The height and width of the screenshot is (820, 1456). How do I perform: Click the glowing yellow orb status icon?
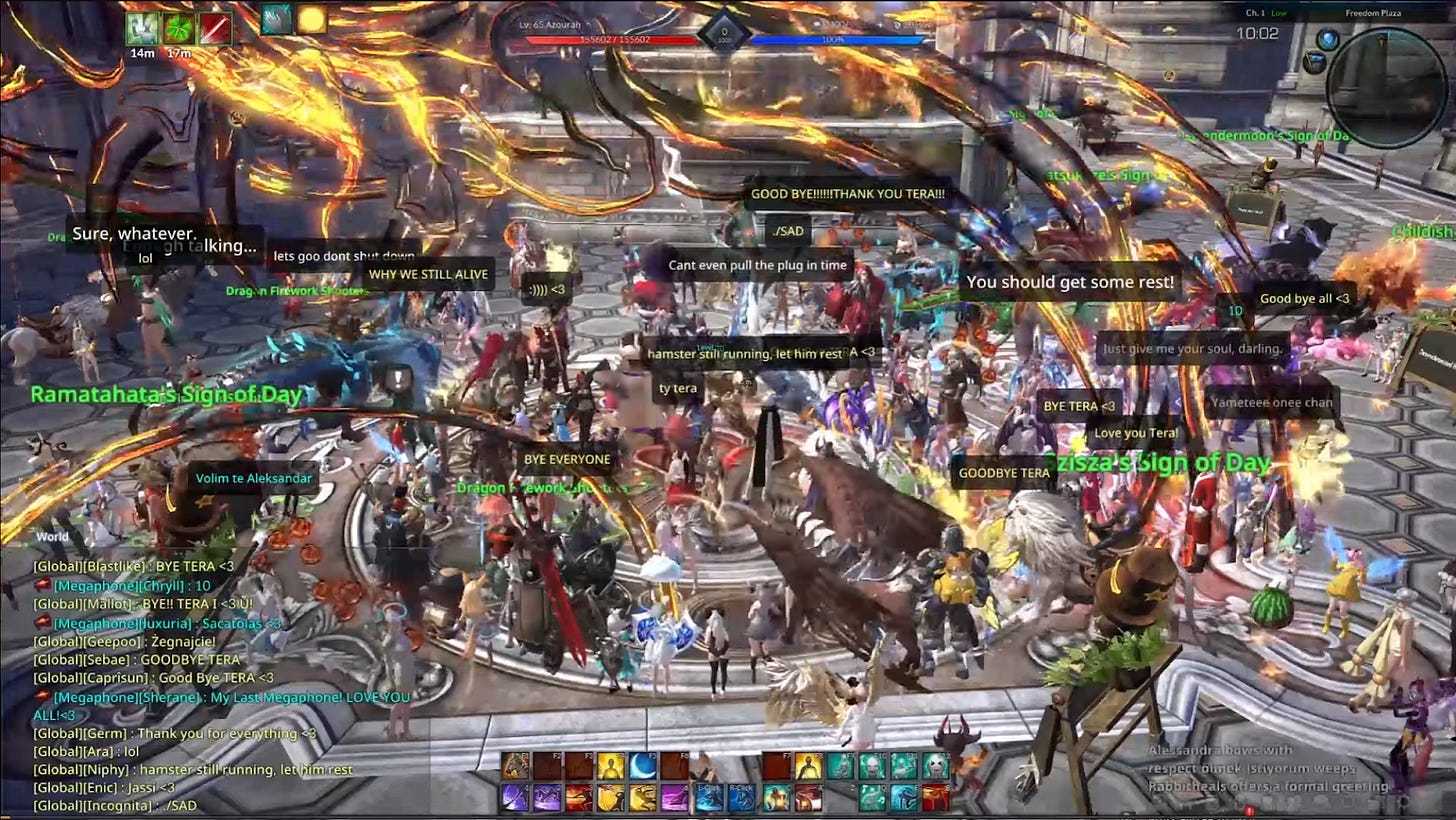click(311, 19)
